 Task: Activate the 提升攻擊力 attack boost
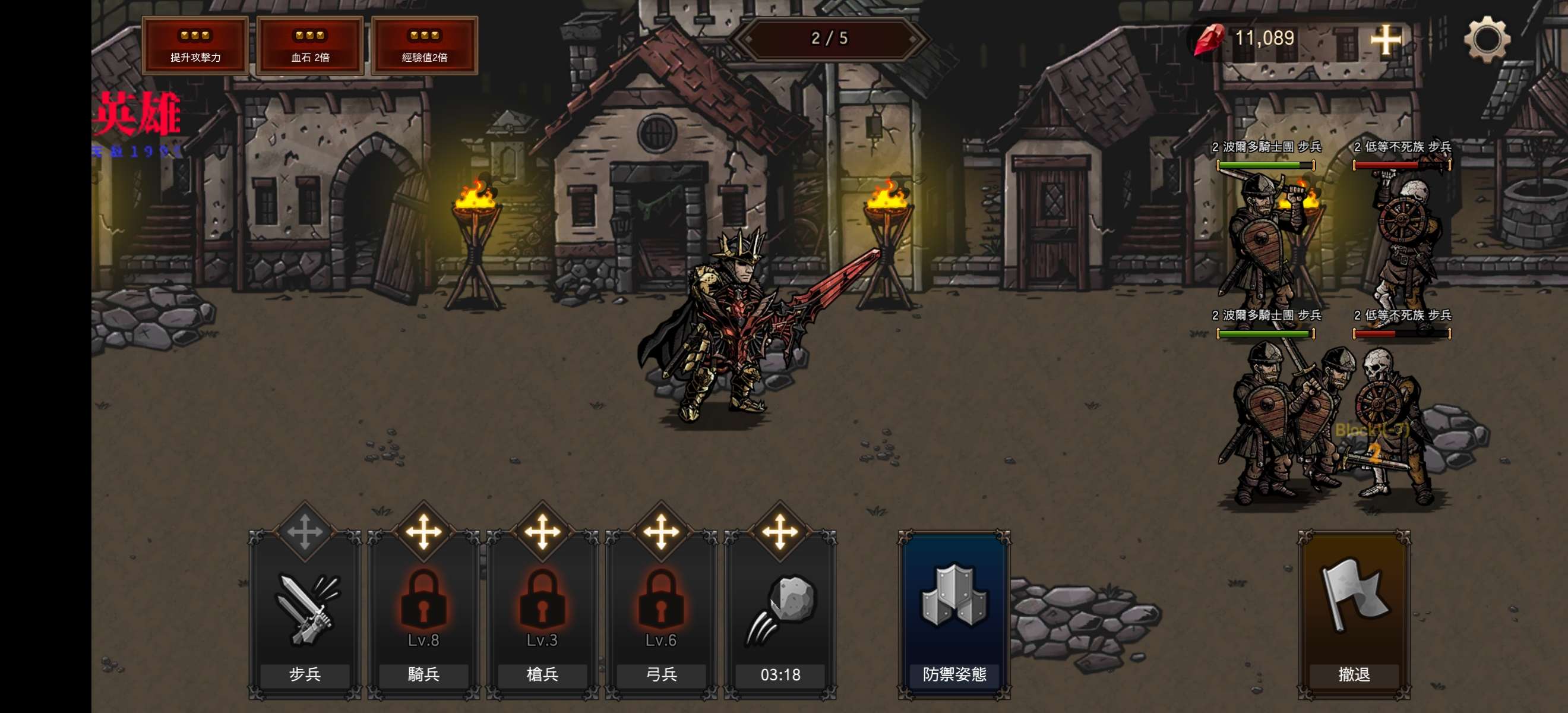coord(195,46)
